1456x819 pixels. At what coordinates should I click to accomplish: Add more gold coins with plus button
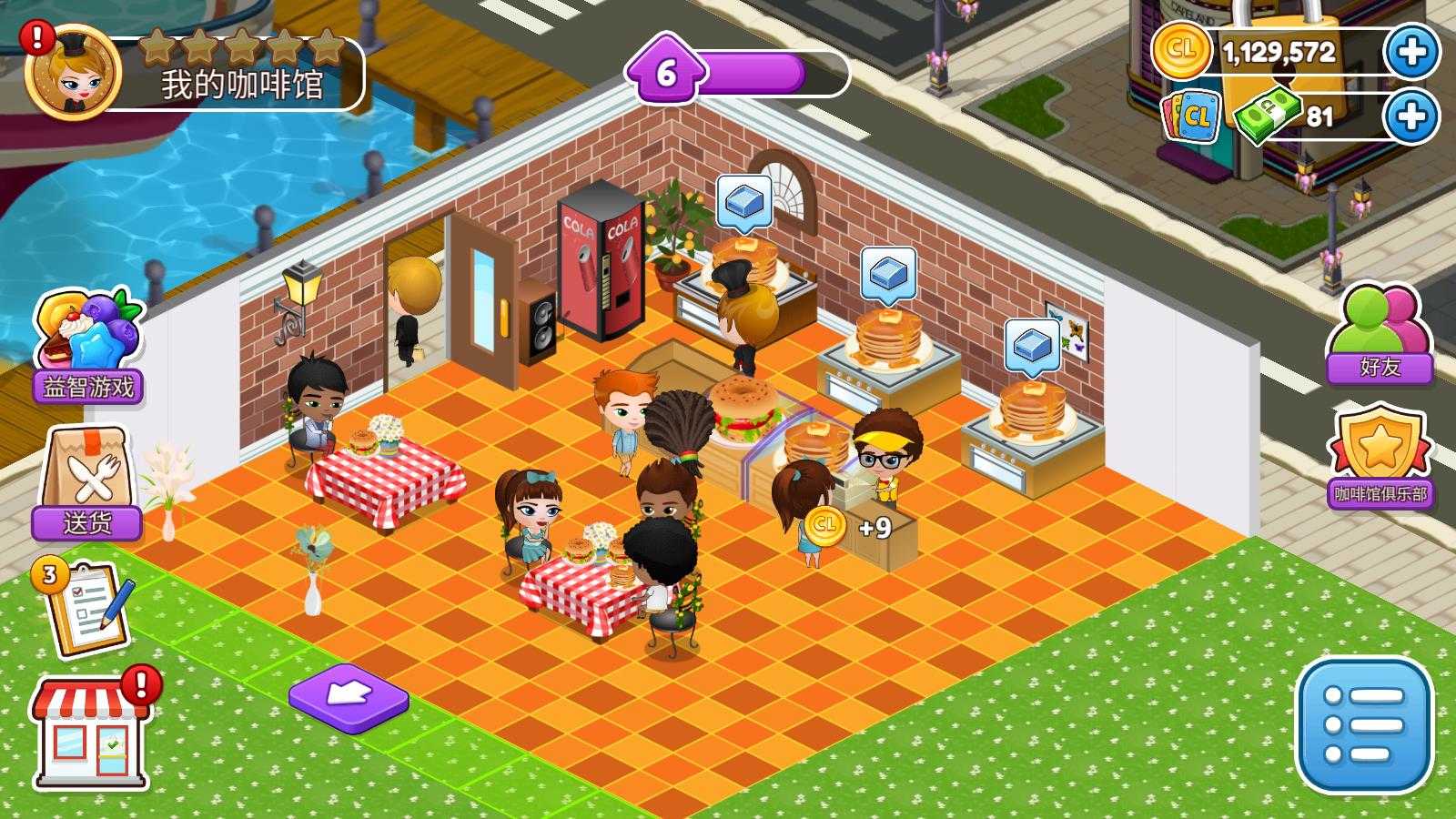tap(1411, 52)
